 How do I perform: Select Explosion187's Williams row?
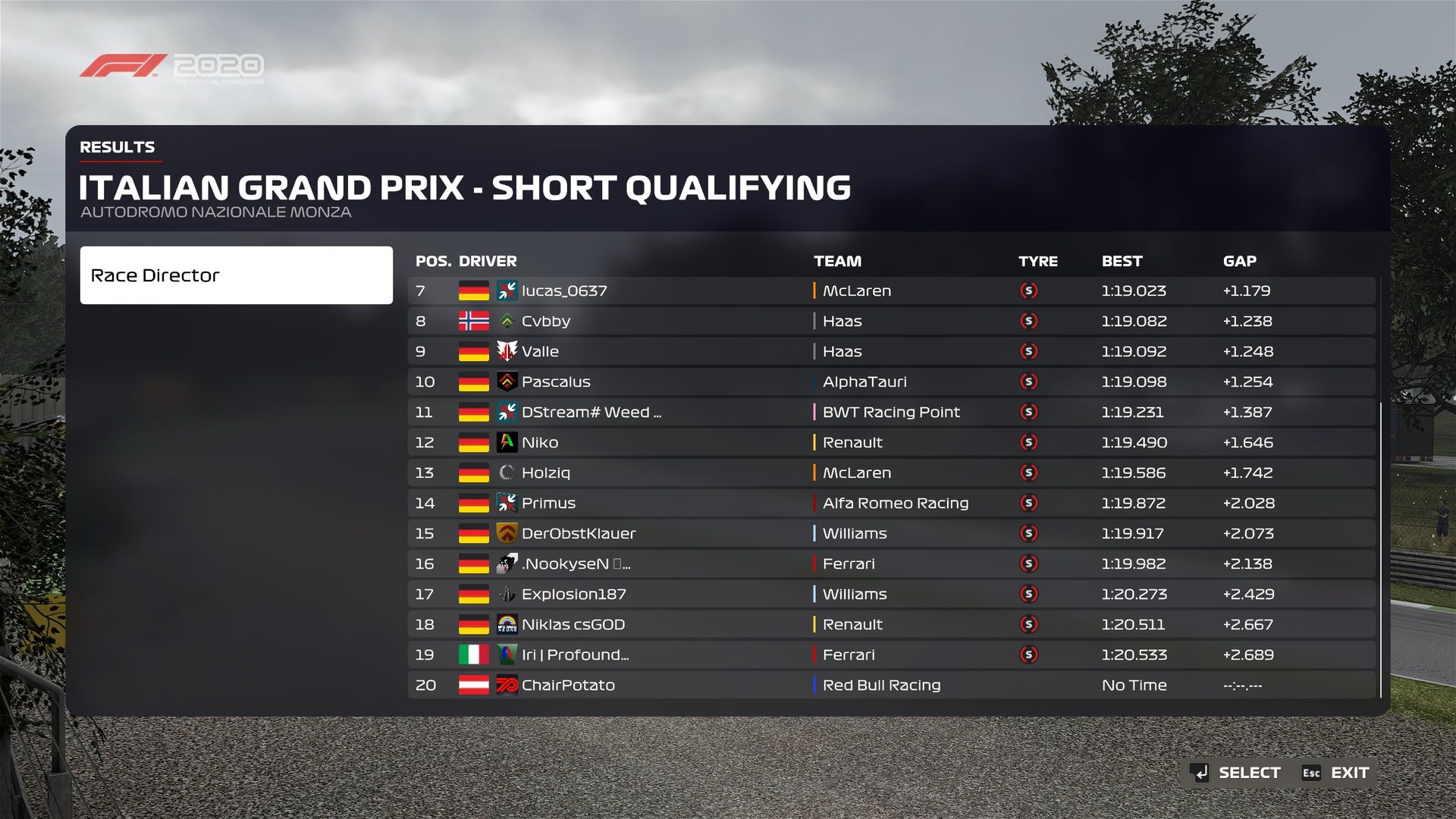(x=891, y=594)
